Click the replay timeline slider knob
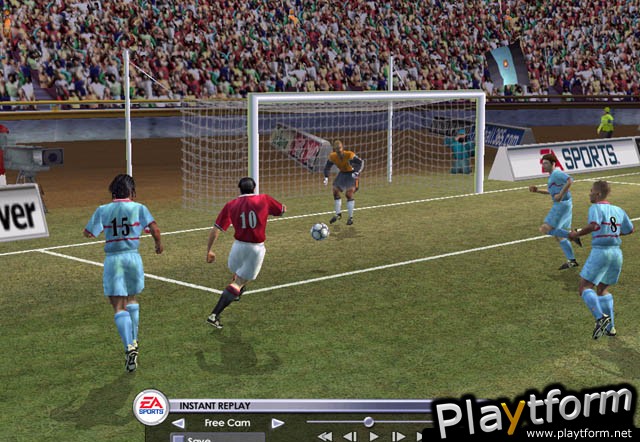640x442 pixels. coord(368,422)
